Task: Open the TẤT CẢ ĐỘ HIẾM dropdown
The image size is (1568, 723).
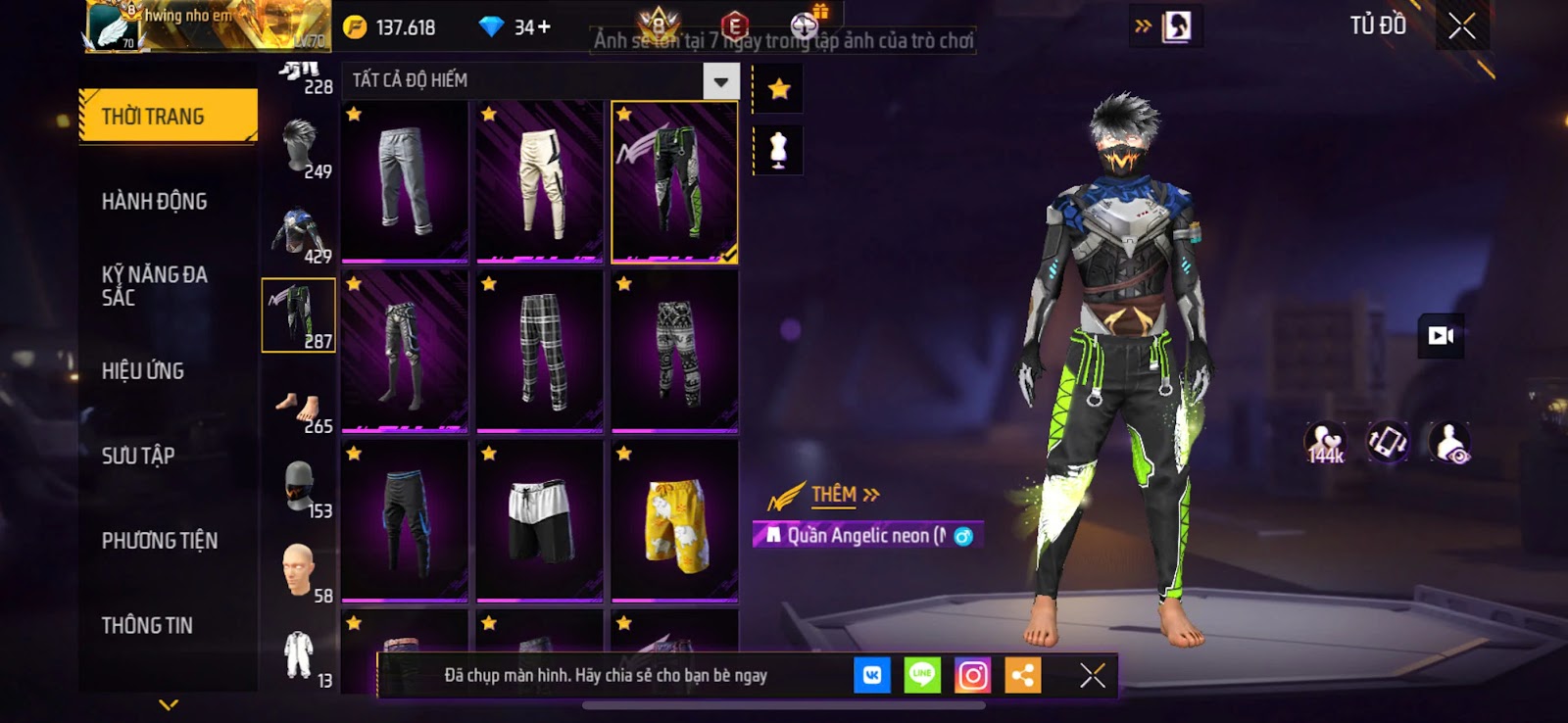Action: [x=720, y=81]
